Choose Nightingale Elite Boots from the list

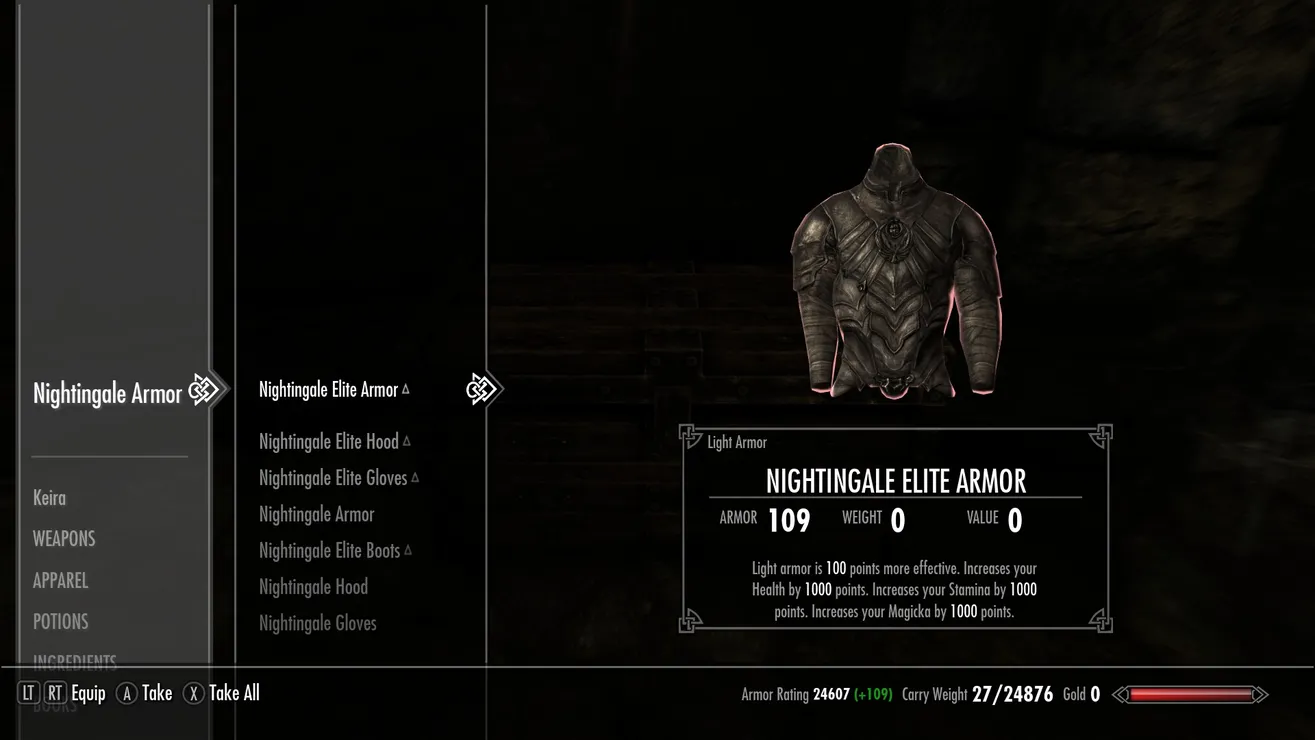(329, 550)
